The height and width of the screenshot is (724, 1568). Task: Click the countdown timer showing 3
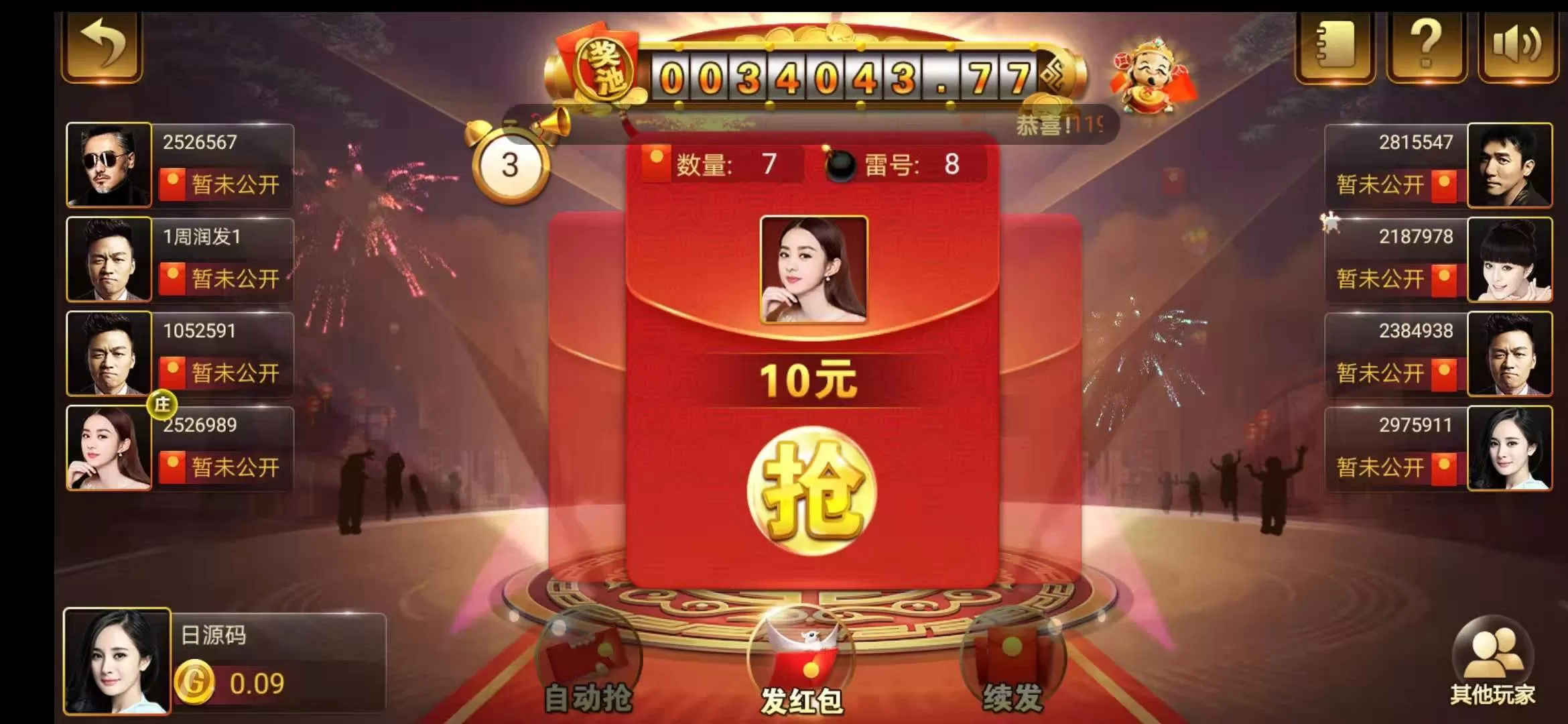tap(512, 164)
